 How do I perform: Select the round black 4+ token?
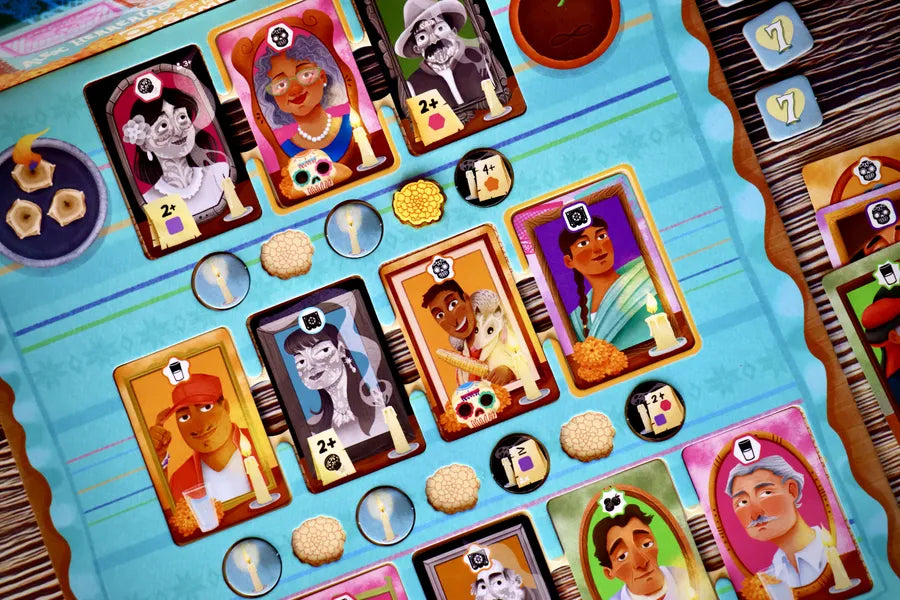tap(484, 177)
